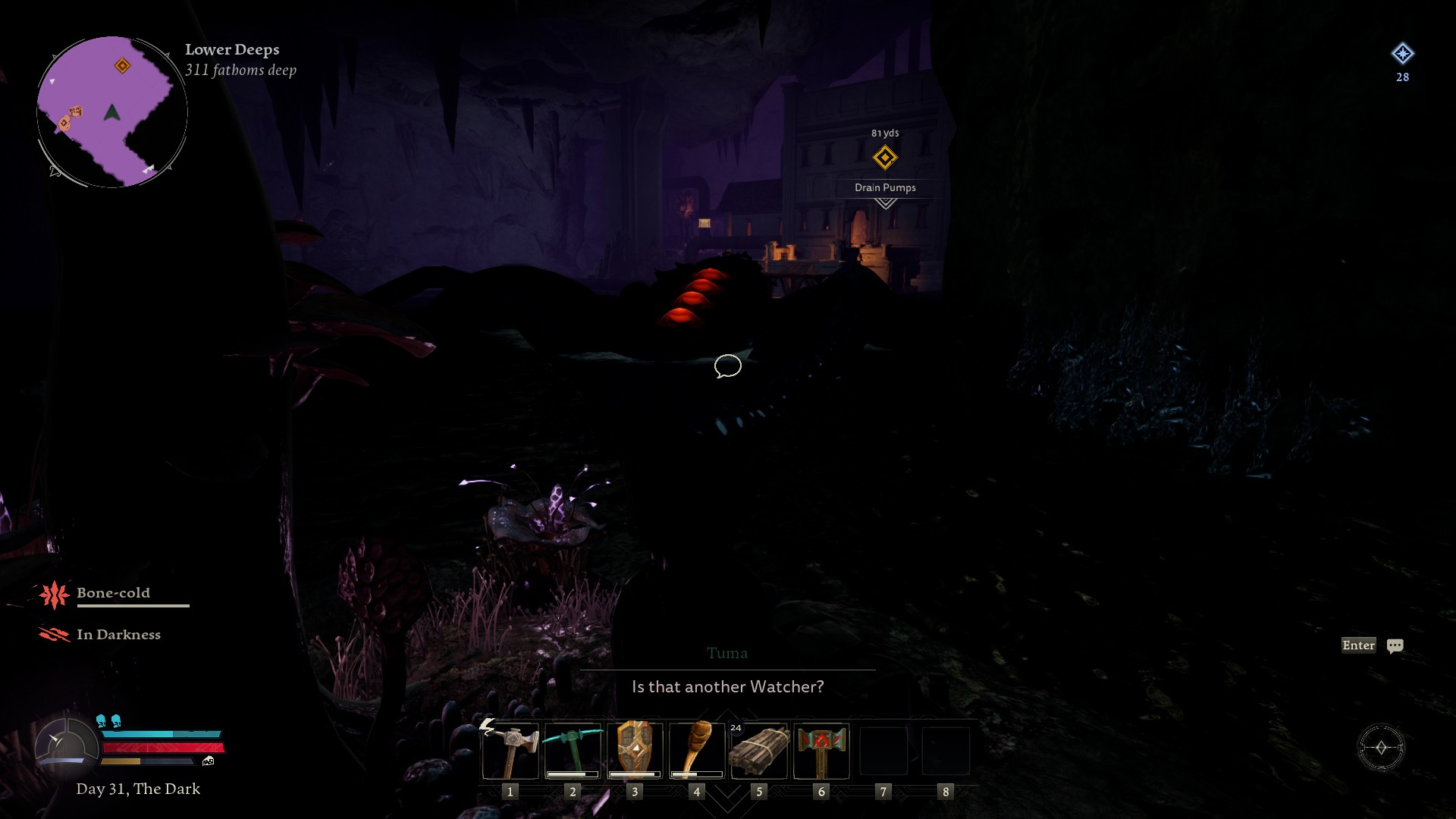Click the orange diamond marker on minimap
This screenshot has width=1456, height=819.
122,66
